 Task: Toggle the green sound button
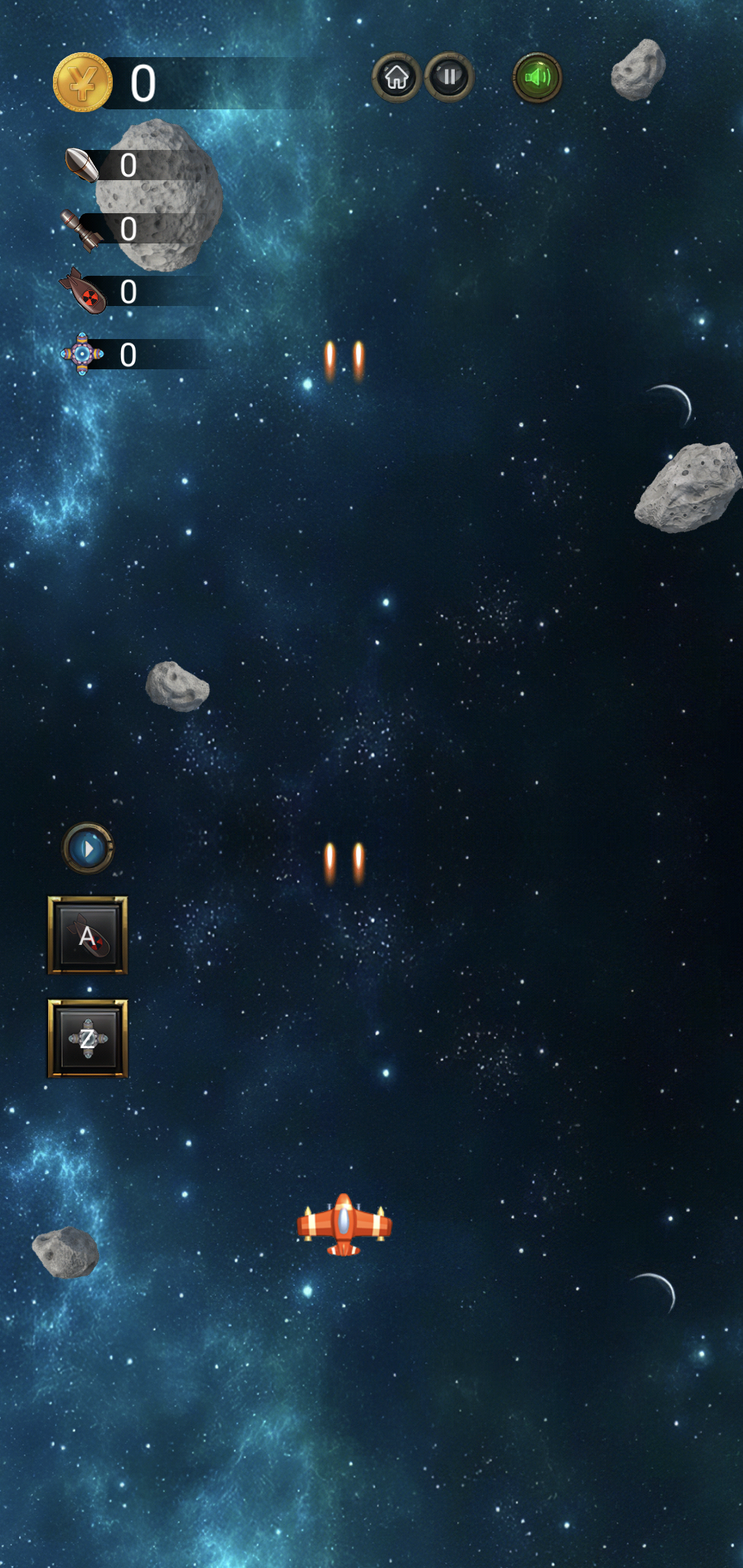[x=537, y=78]
